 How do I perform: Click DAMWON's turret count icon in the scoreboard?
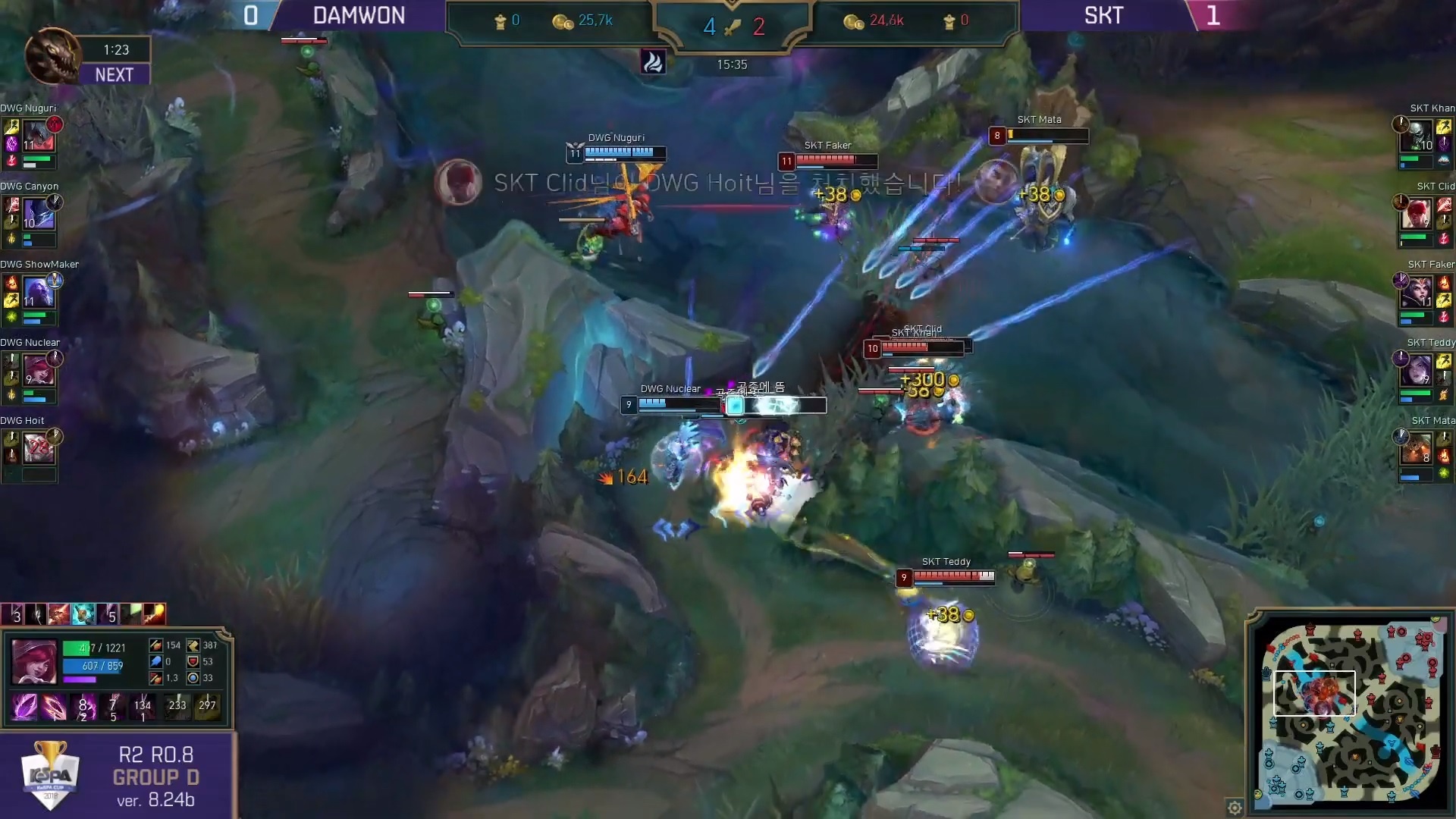pos(501,20)
